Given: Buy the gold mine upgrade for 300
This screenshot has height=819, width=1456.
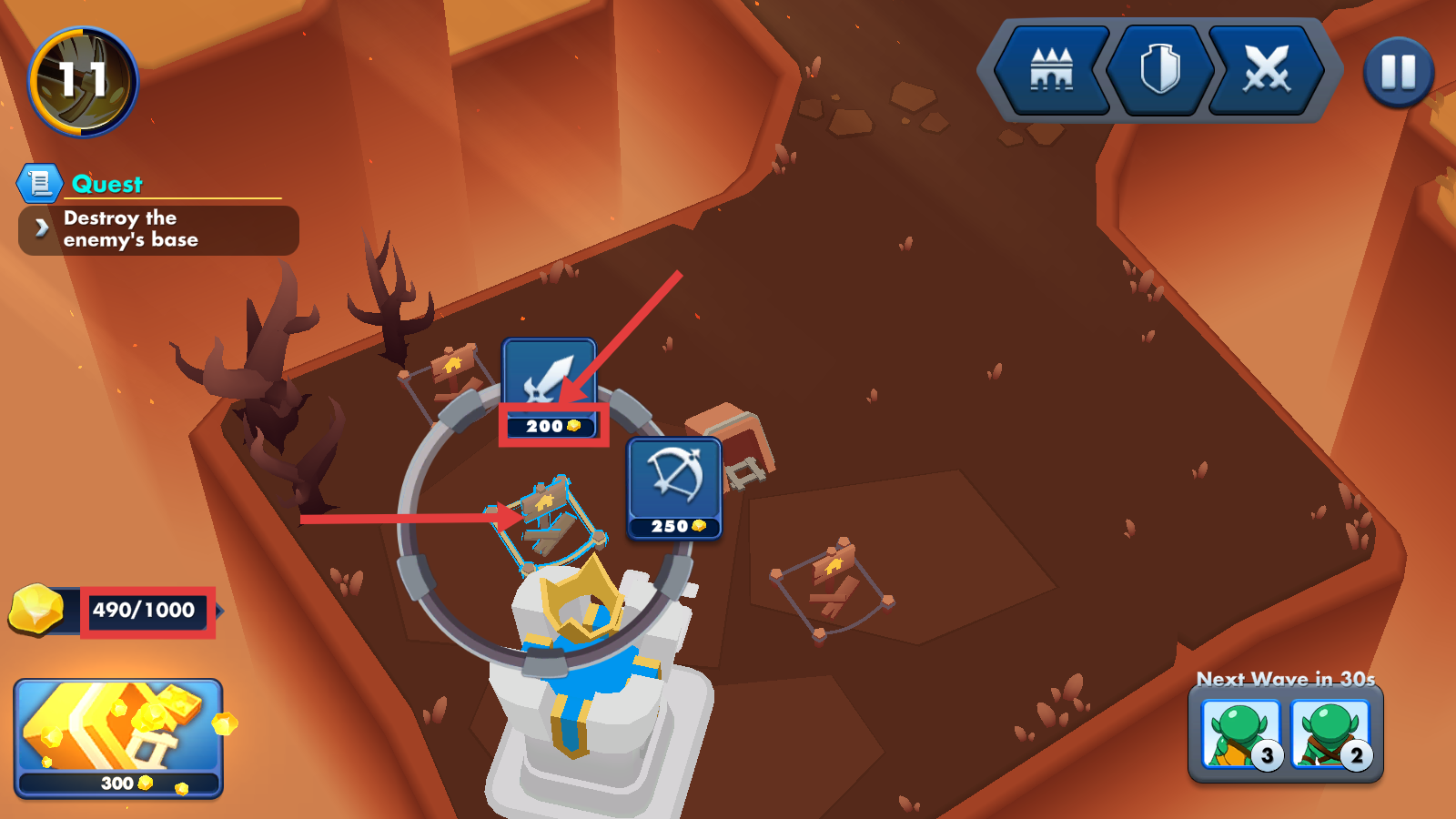Looking at the screenshot, I should pyautogui.click(x=118, y=738).
